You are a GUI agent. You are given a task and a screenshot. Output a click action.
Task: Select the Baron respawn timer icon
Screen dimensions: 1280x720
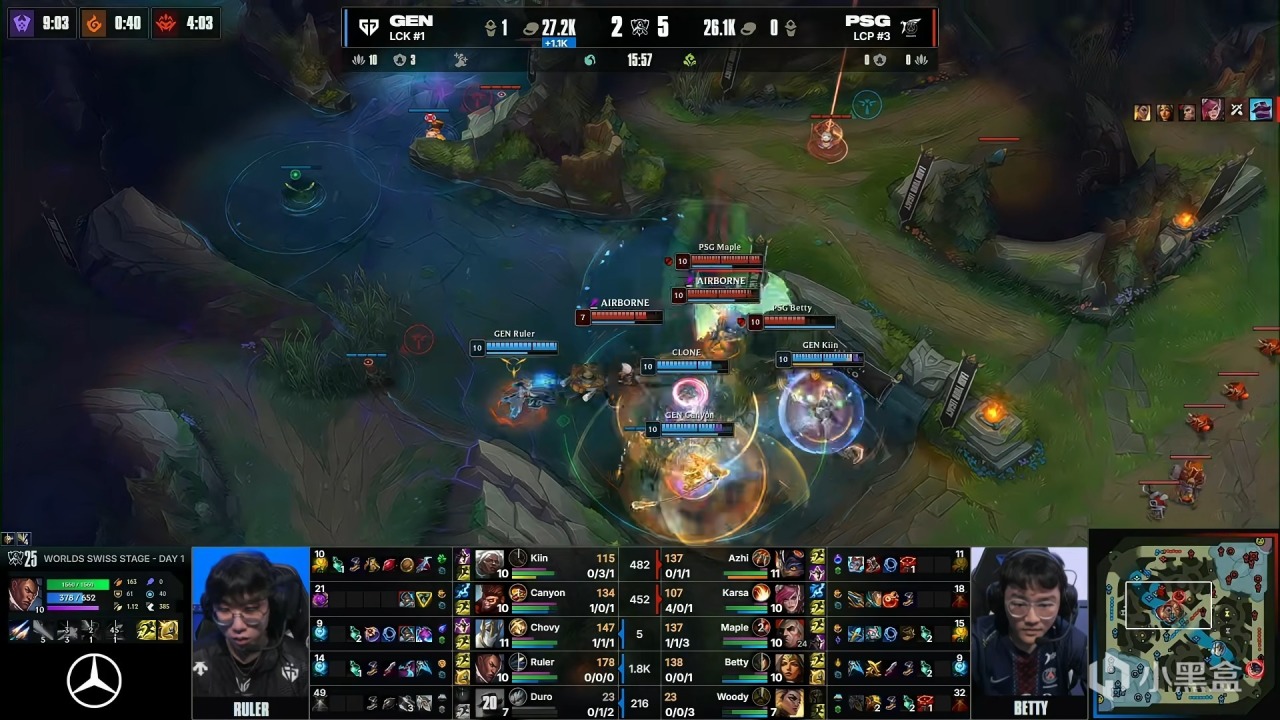tap(23, 22)
